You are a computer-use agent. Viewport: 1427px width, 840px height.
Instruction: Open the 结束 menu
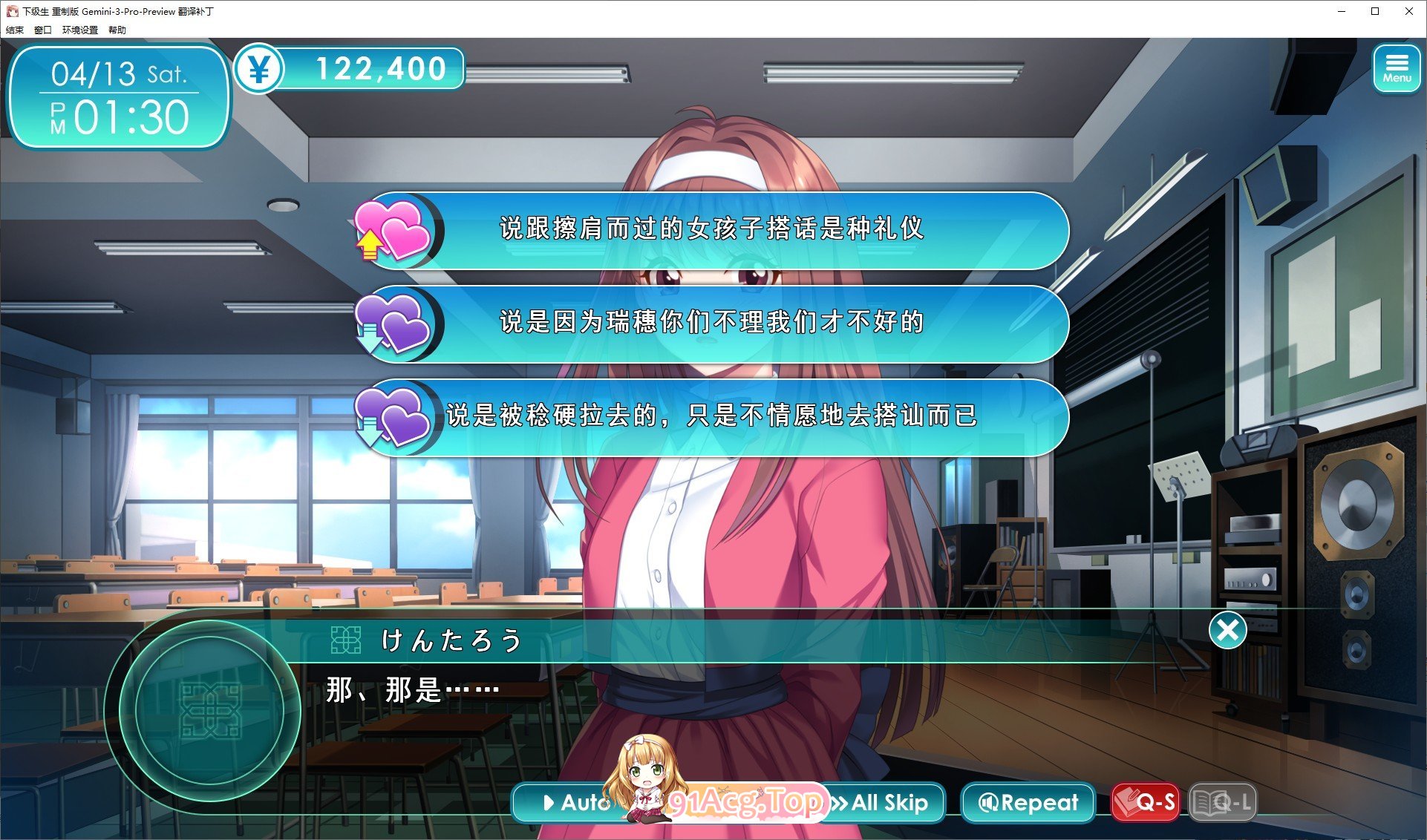click(13, 30)
